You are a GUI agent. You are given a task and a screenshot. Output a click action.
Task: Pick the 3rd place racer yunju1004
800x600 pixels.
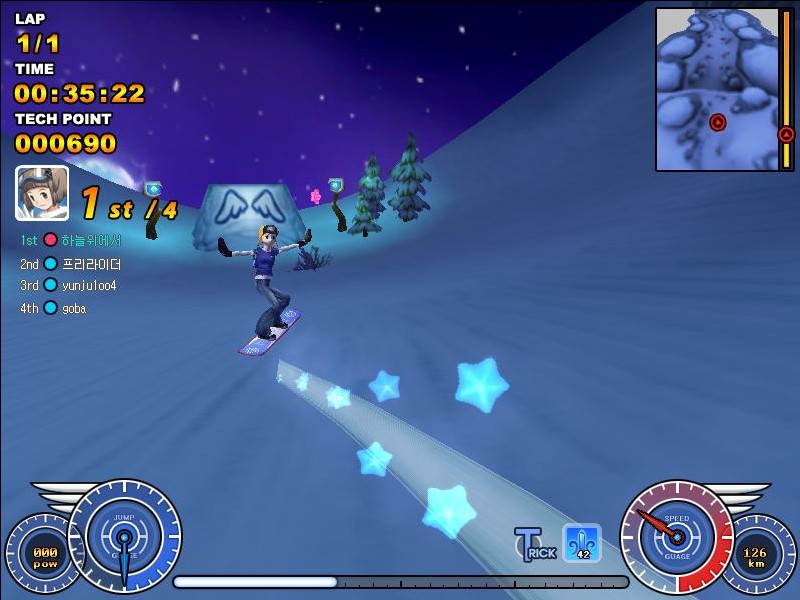coord(70,285)
